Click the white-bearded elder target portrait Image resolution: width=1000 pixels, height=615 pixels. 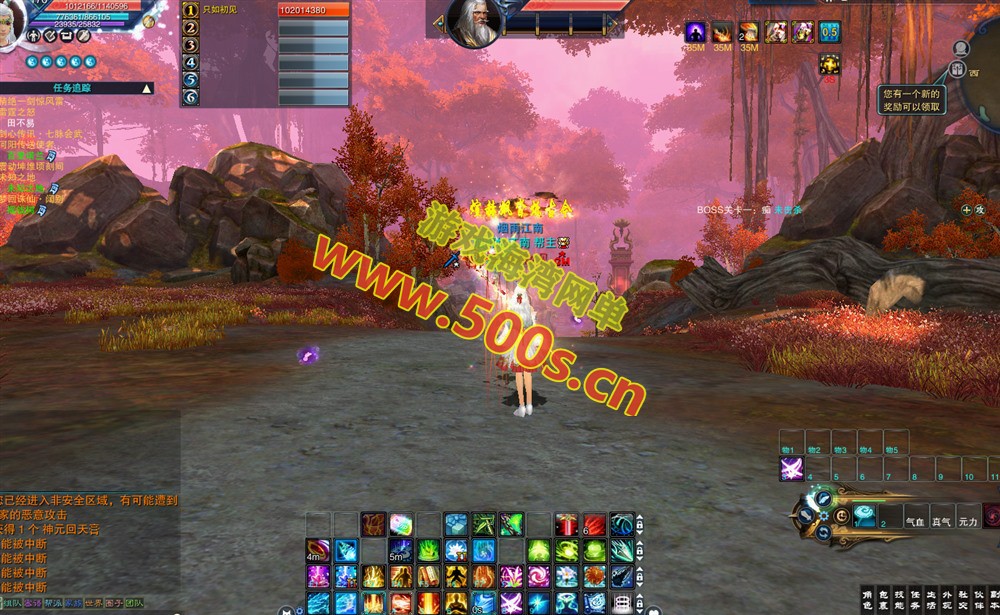[x=473, y=22]
